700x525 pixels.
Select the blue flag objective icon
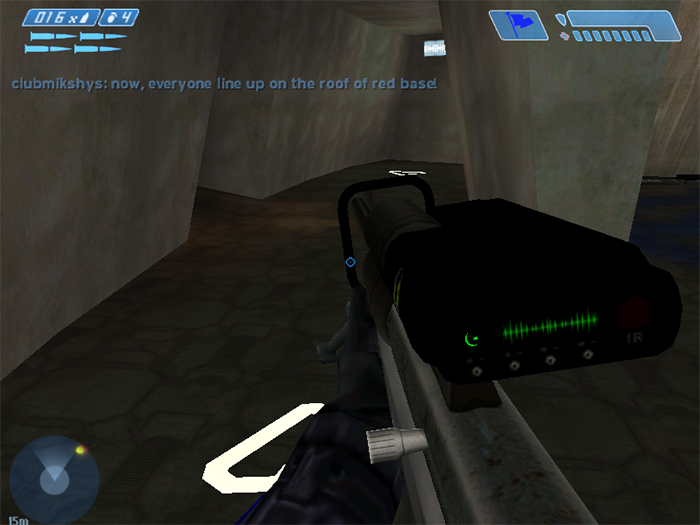[x=518, y=24]
